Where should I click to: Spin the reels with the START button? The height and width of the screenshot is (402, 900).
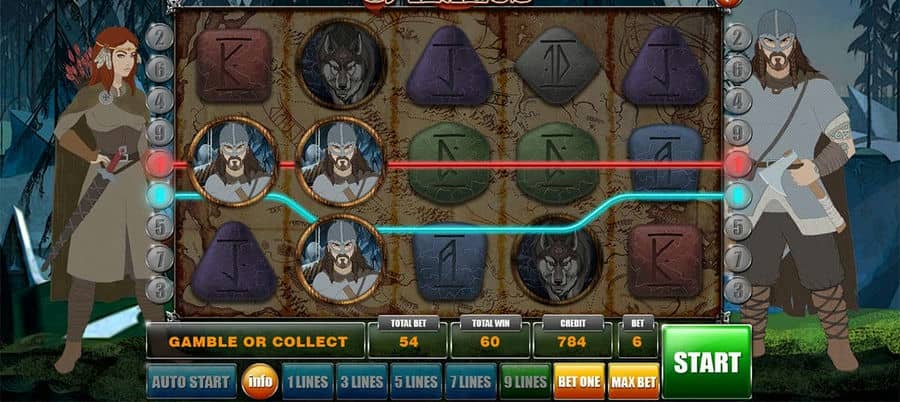click(x=706, y=361)
